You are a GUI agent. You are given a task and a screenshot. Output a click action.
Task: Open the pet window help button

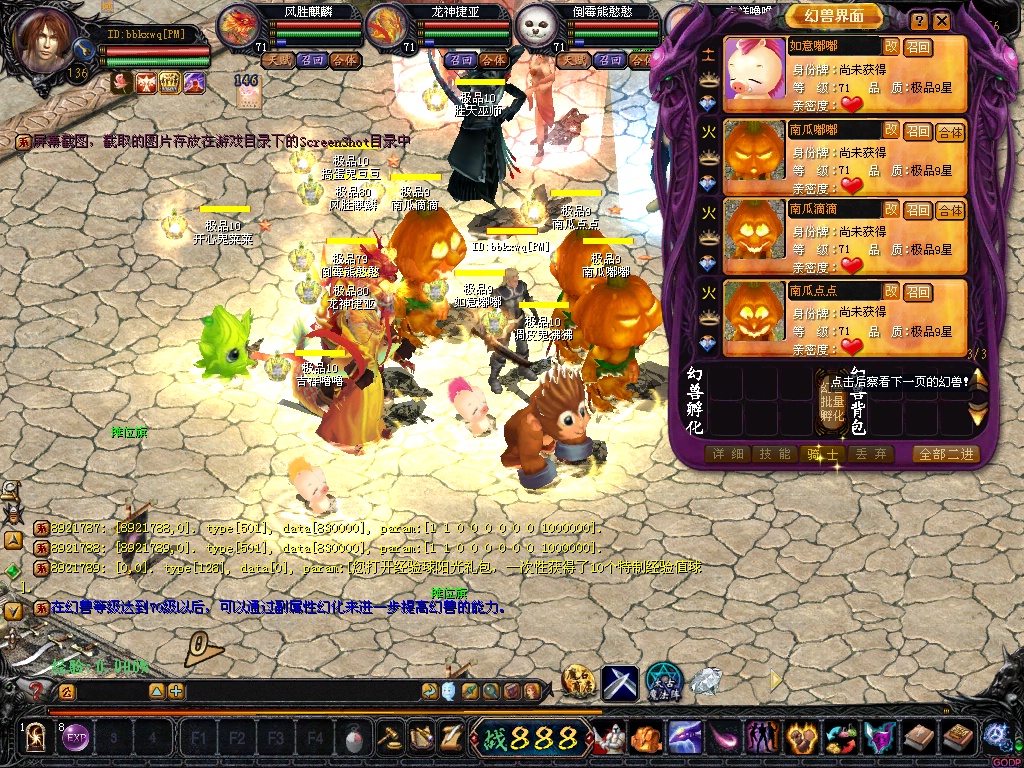tap(918, 20)
